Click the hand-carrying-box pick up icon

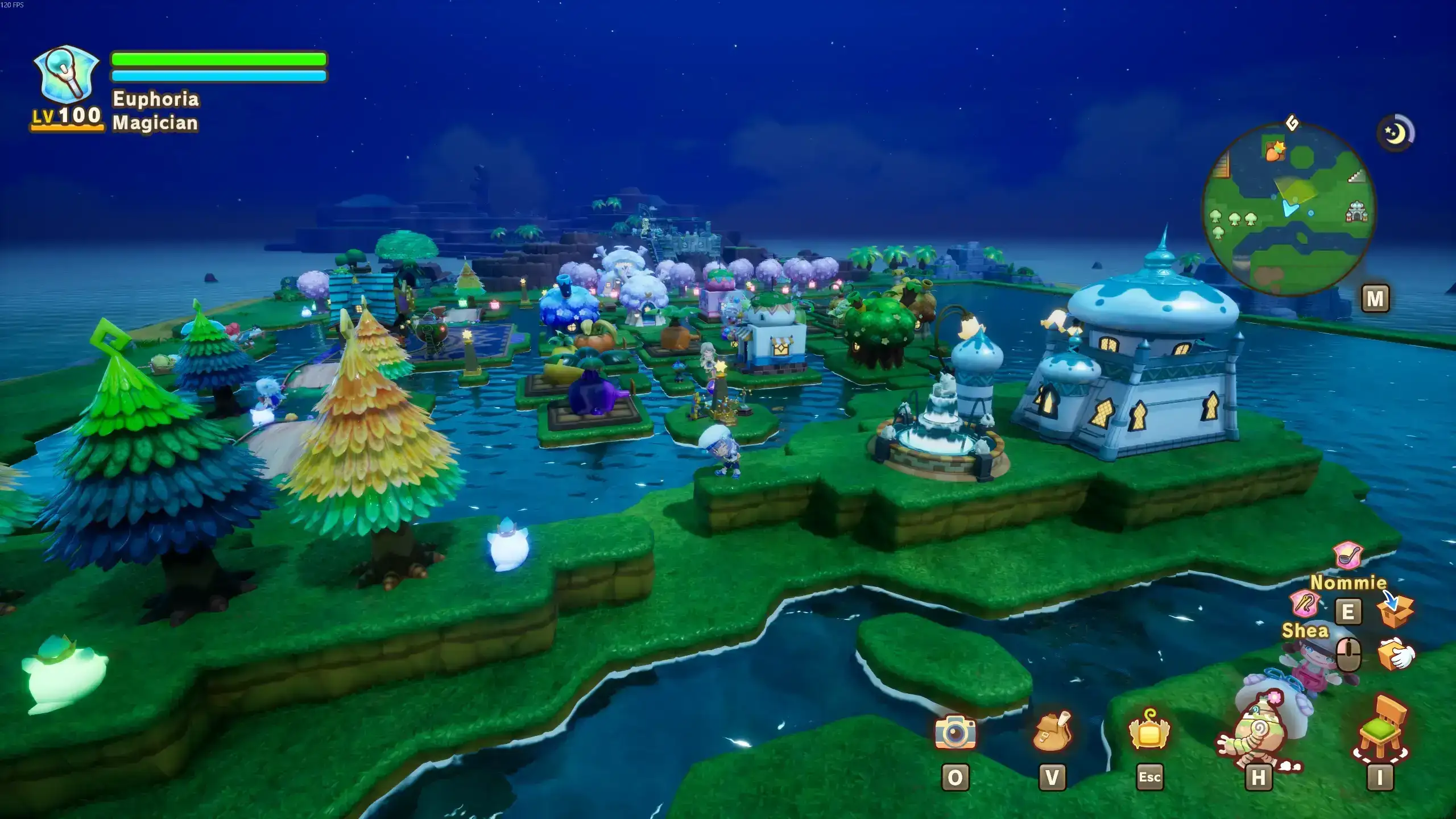[x=1396, y=654]
